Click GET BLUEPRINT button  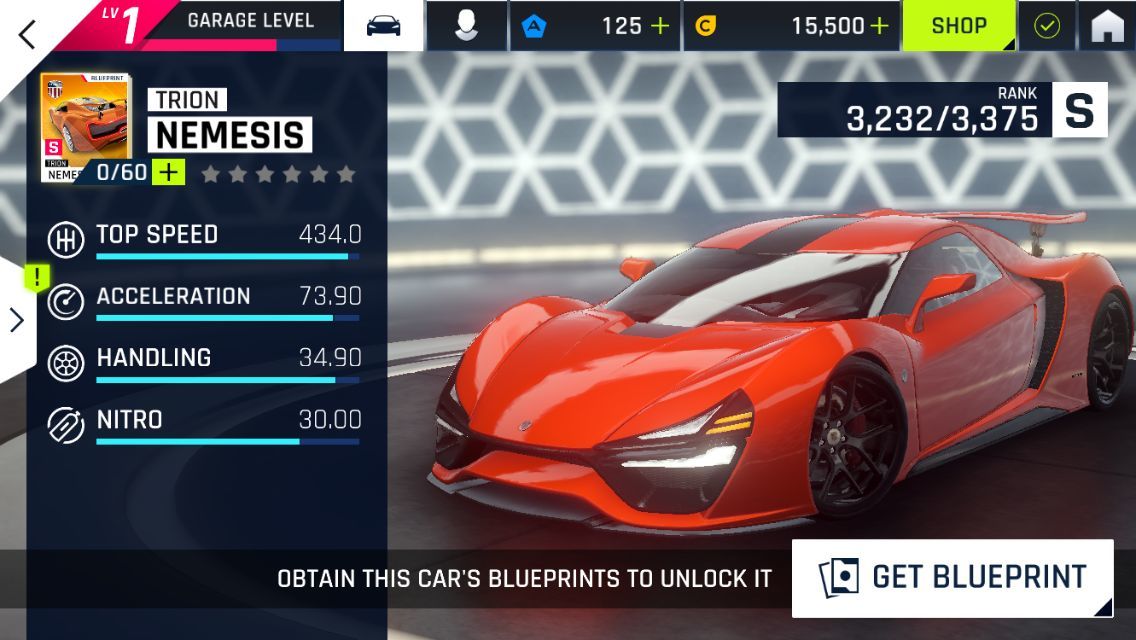pos(952,577)
